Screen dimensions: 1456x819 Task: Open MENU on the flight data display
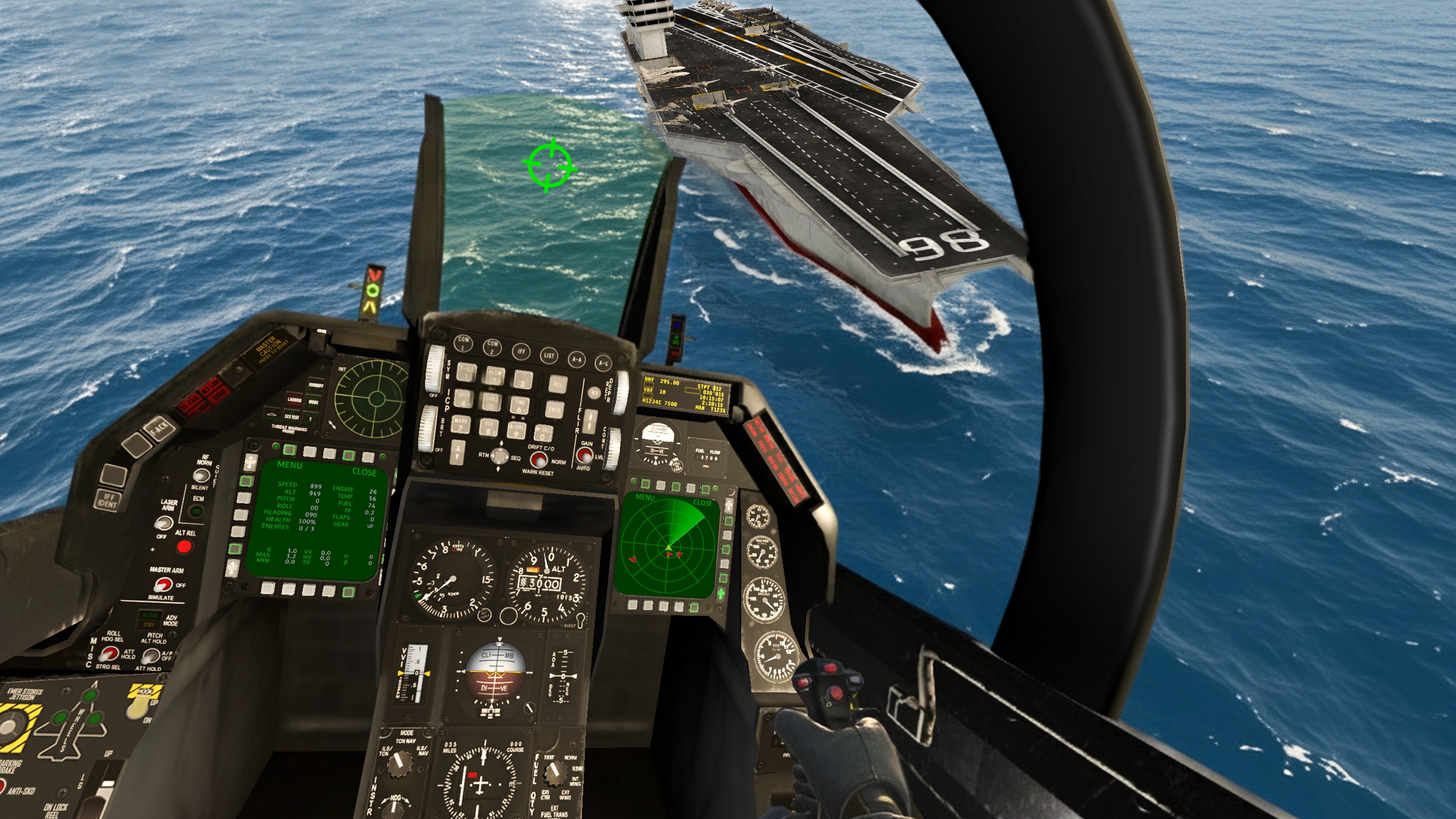[289, 465]
